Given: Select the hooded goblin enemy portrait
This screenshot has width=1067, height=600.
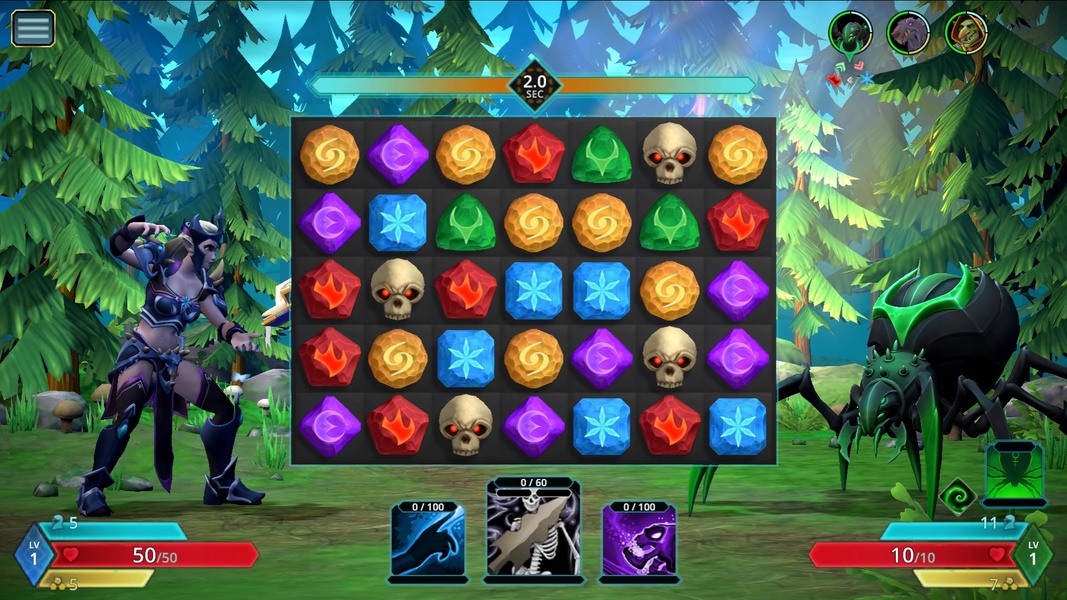Looking at the screenshot, I should click(x=966, y=32).
